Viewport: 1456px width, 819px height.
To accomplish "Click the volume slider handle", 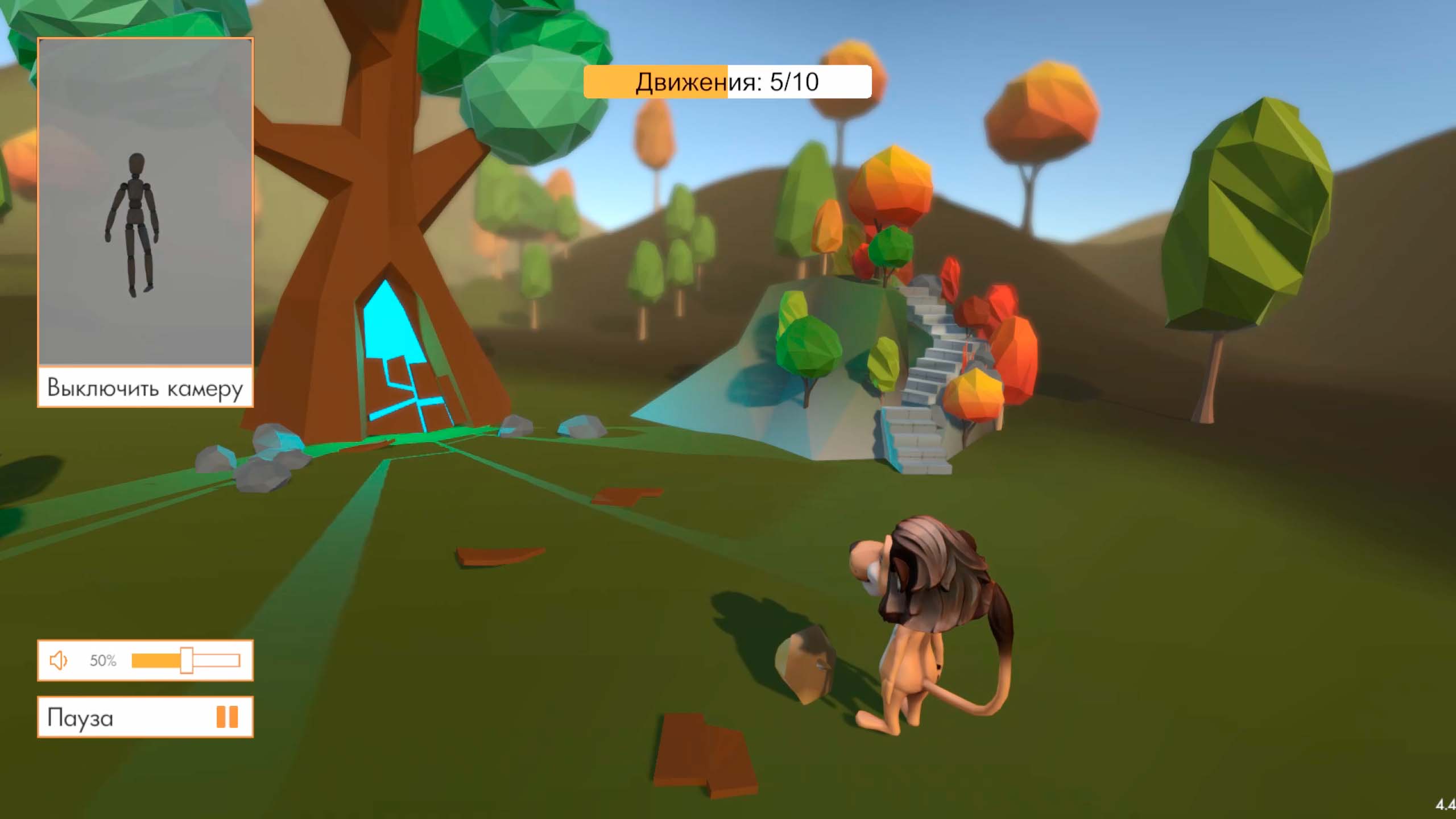I will (187, 660).
